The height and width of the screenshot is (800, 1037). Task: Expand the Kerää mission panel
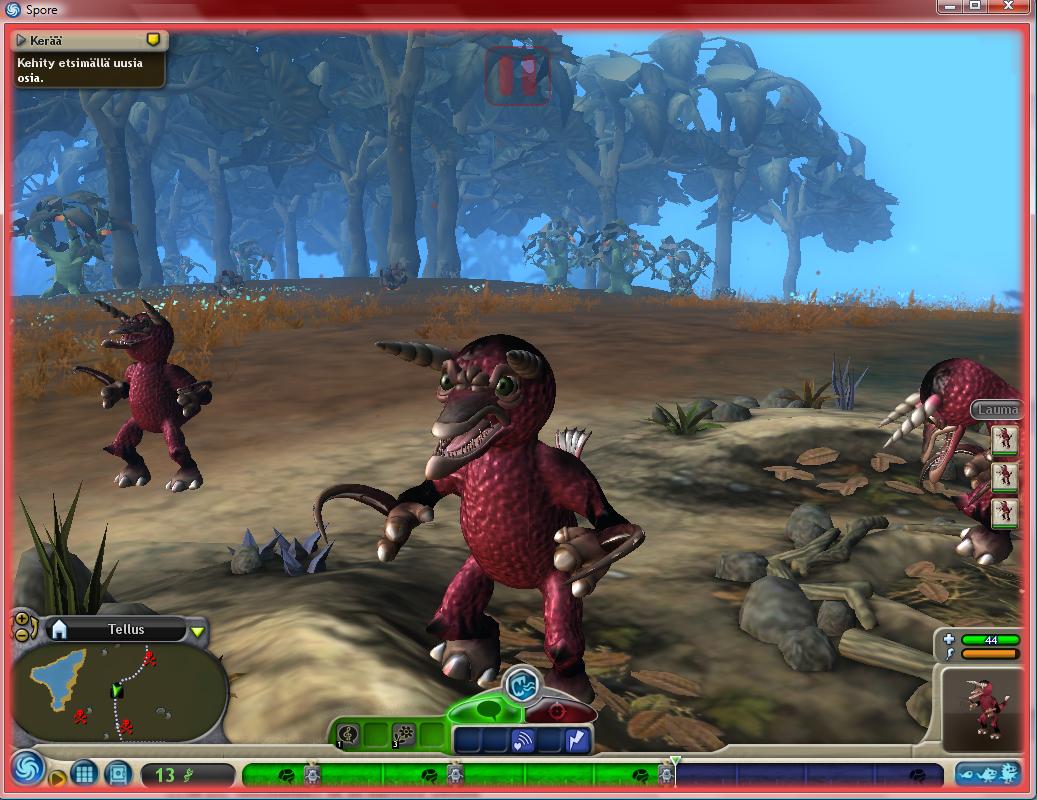coord(21,40)
